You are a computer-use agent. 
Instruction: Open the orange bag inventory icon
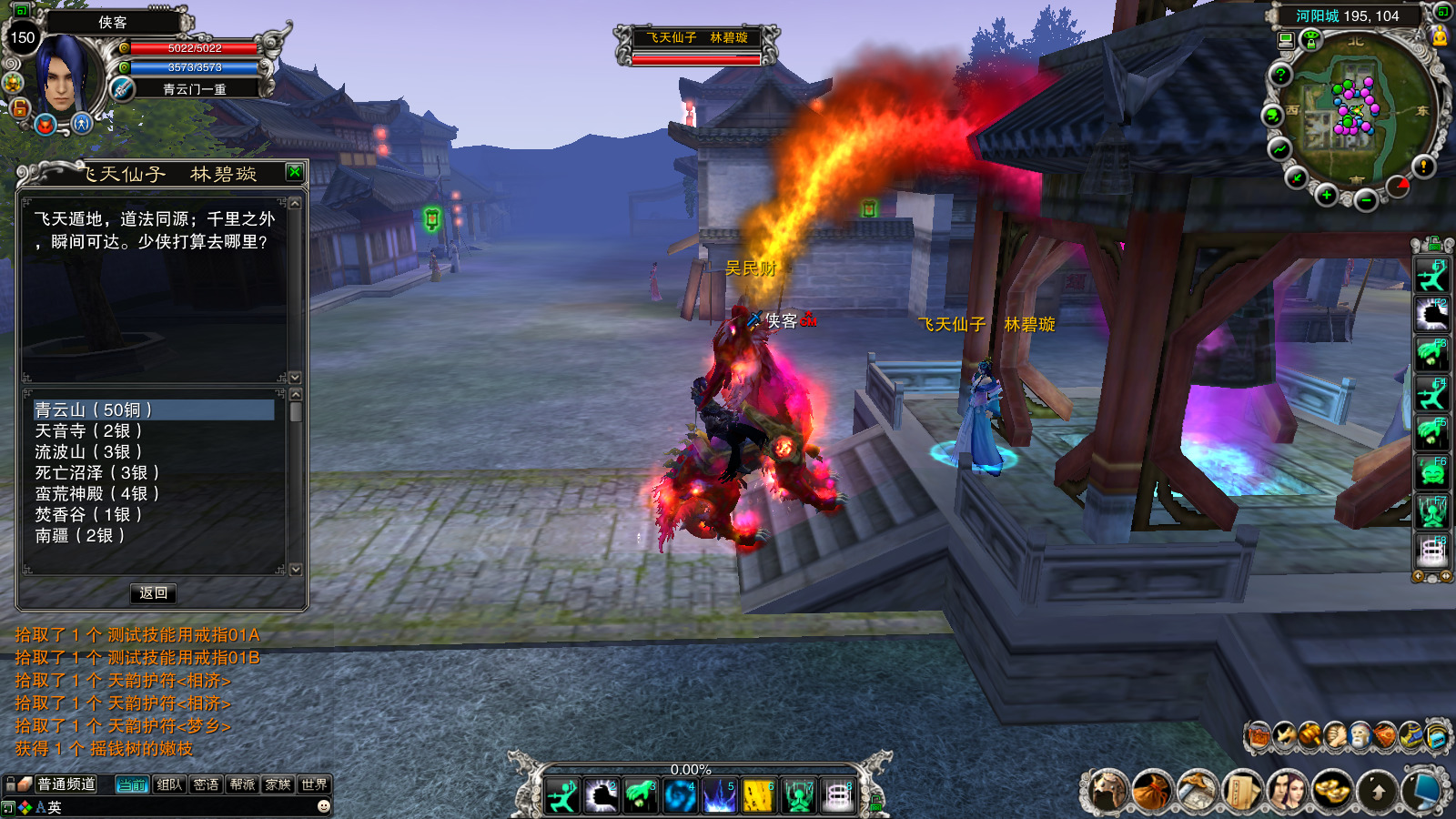1152,790
